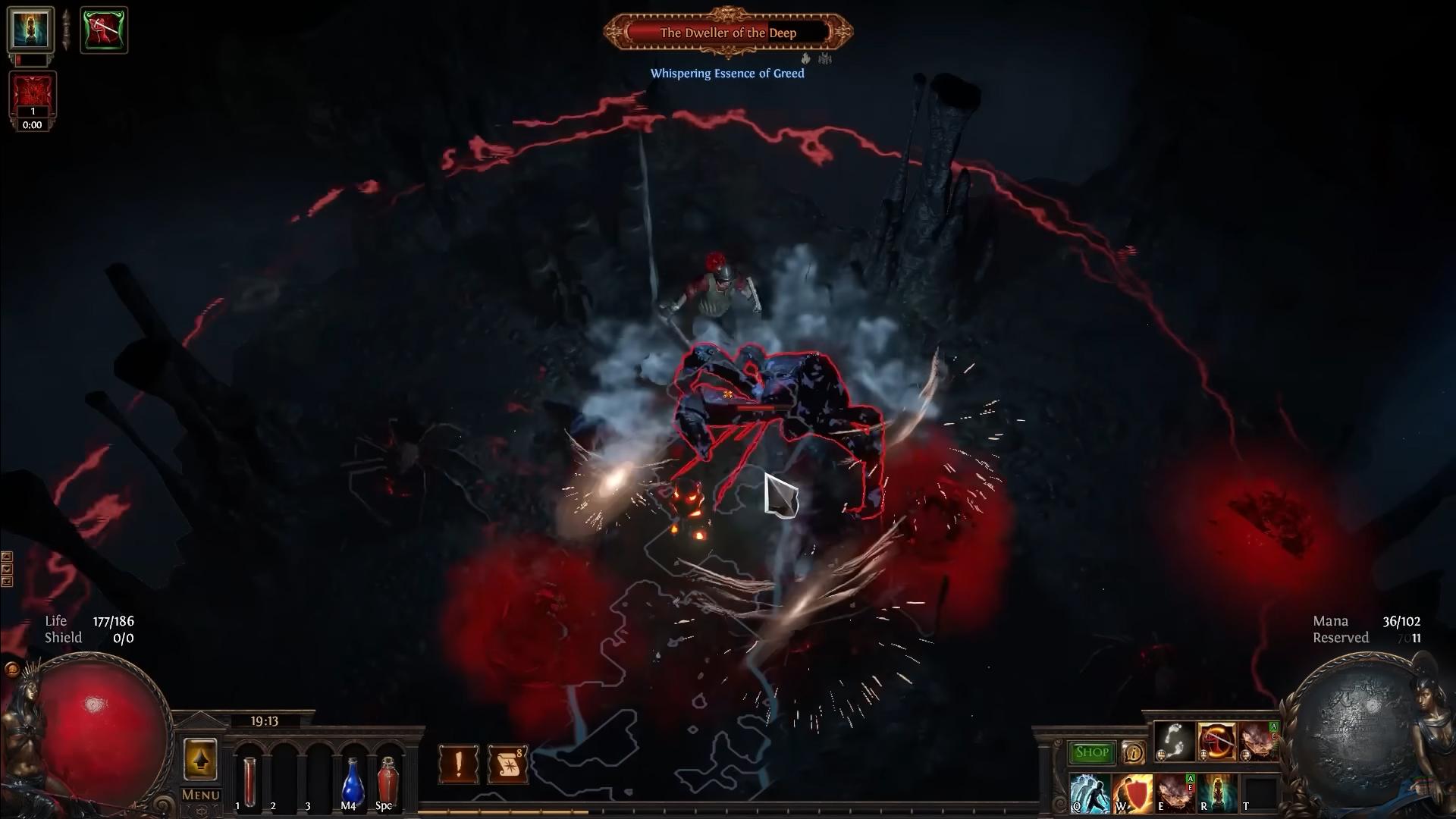Select the orange bow attack skill icon
The image size is (1456, 819).
coord(1216,741)
